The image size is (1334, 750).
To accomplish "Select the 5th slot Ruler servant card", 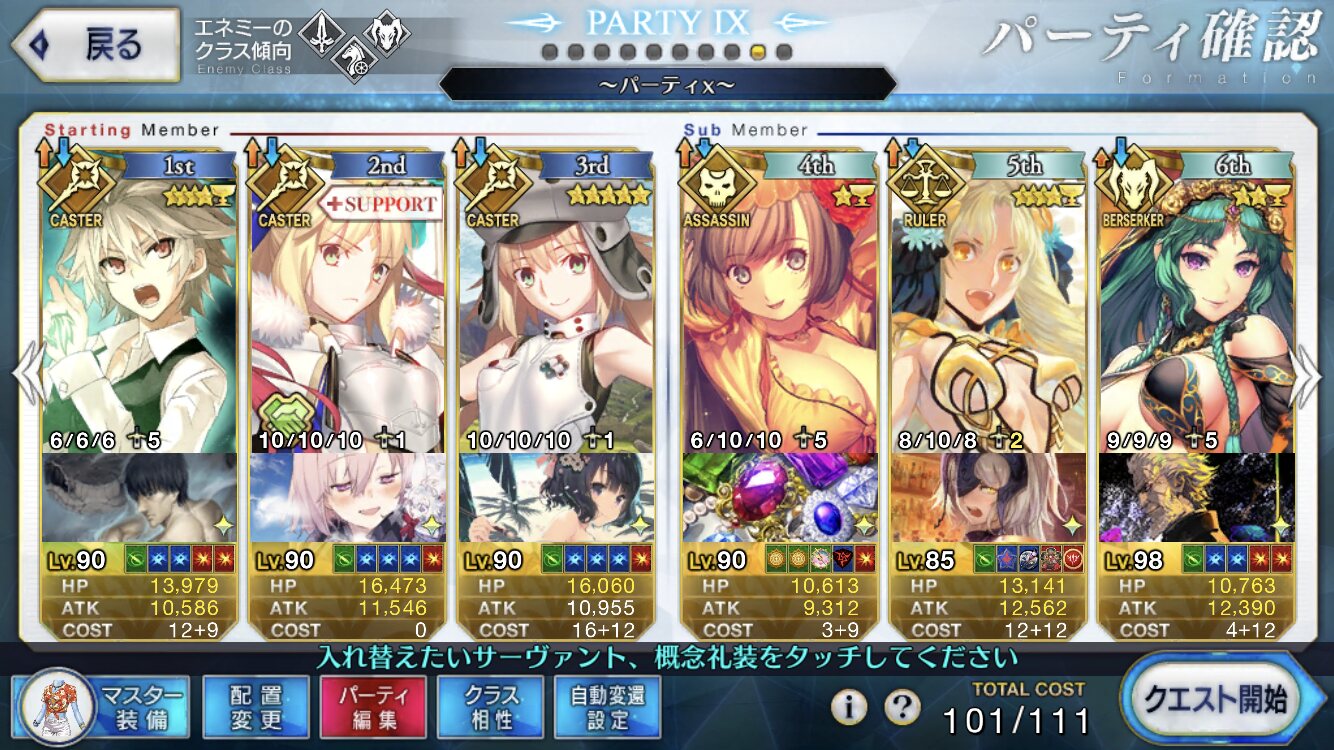I will tap(988, 310).
